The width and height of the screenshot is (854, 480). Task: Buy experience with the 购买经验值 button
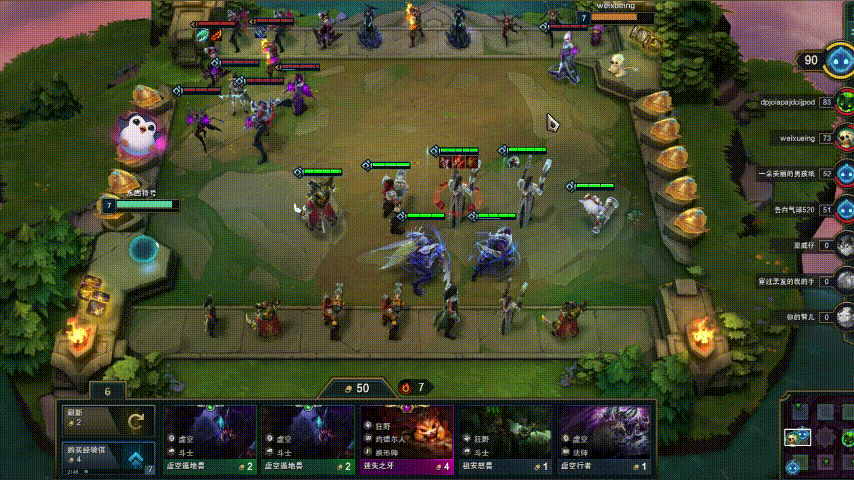108,459
